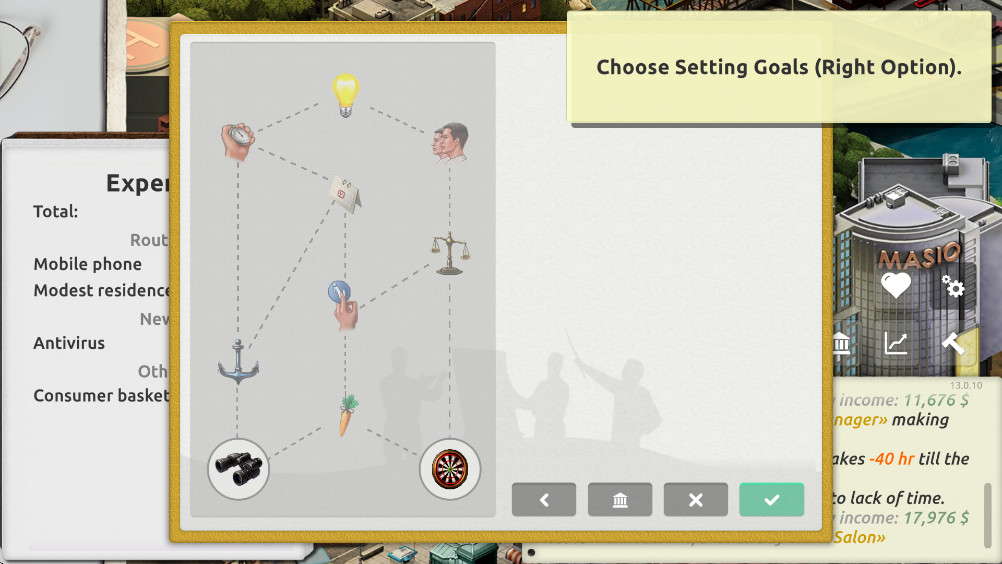Select the balance scales skill node
Image resolution: width=1002 pixels, height=564 pixels.
point(450,254)
